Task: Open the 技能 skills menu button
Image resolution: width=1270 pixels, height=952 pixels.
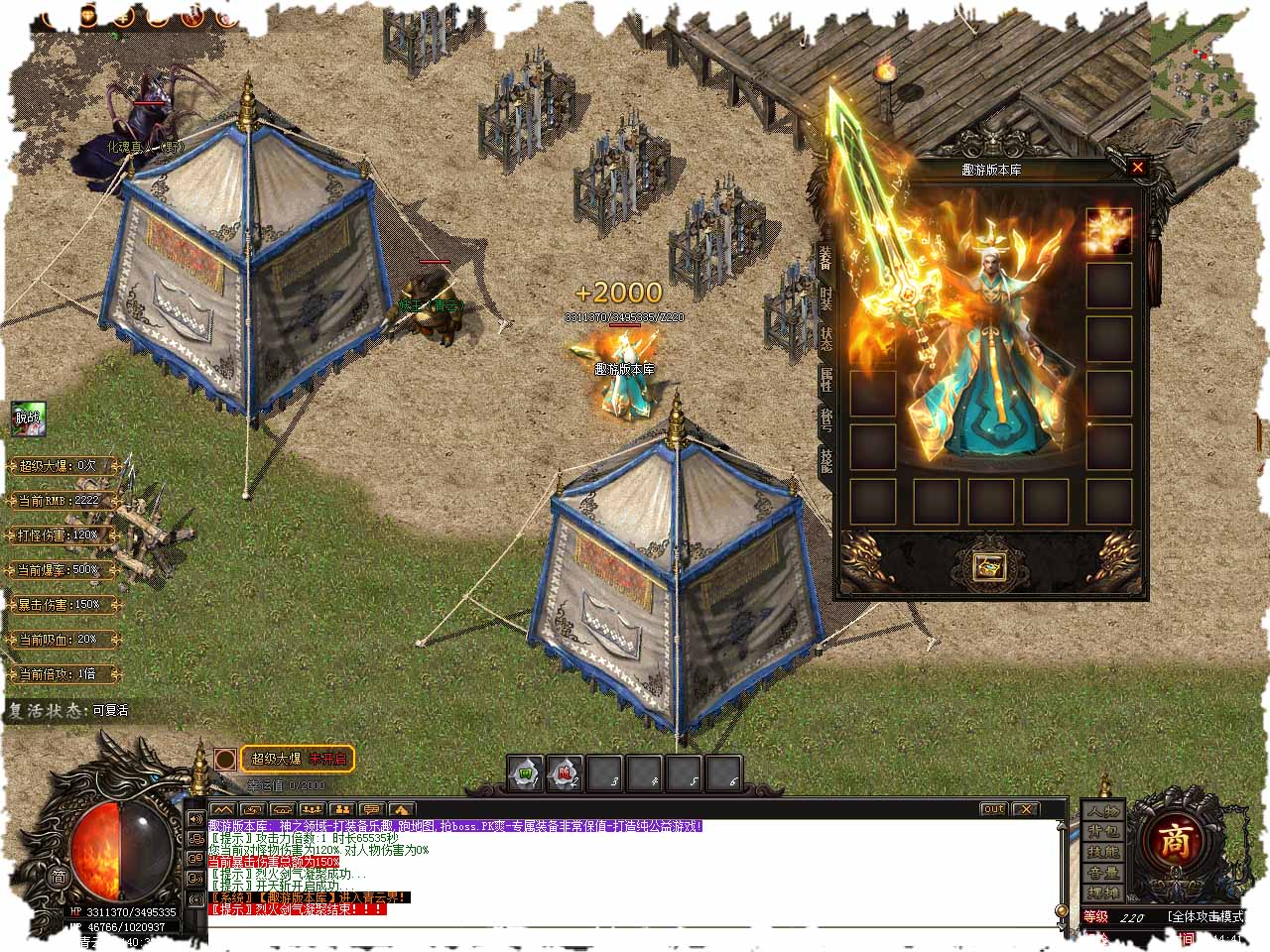Action: (x=1102, y=852)
